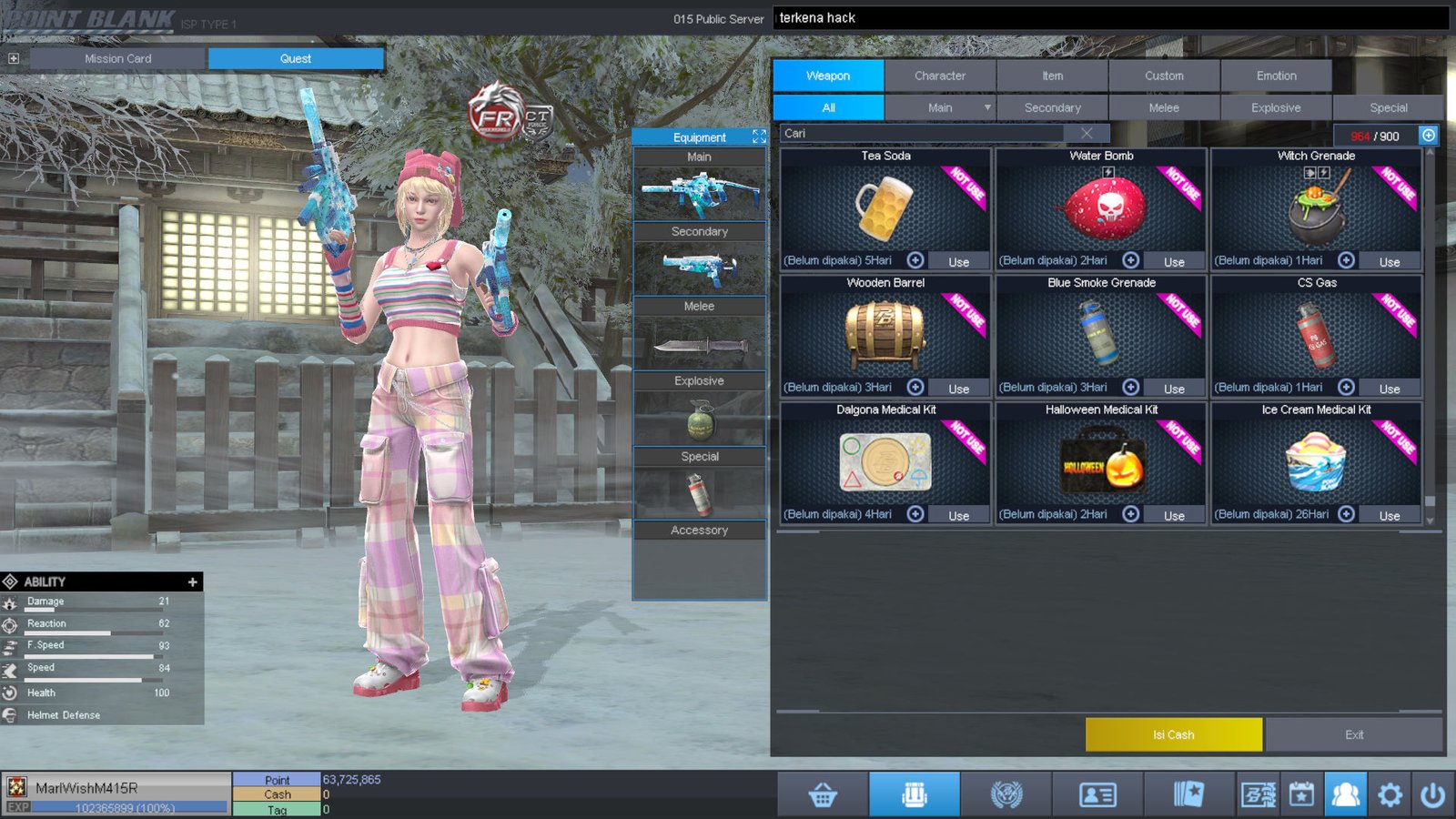
Task: Select the Halloween Medical Kit thumbnail
Action: pyautogui.click(x=1101, y=462)
